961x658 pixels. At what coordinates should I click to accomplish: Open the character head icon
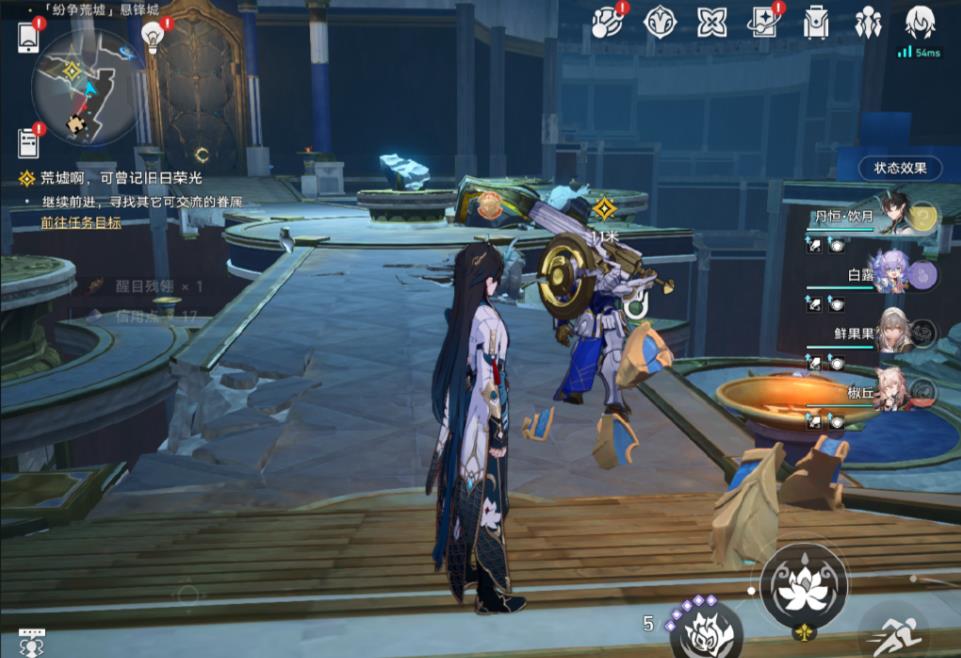point(919,22)
